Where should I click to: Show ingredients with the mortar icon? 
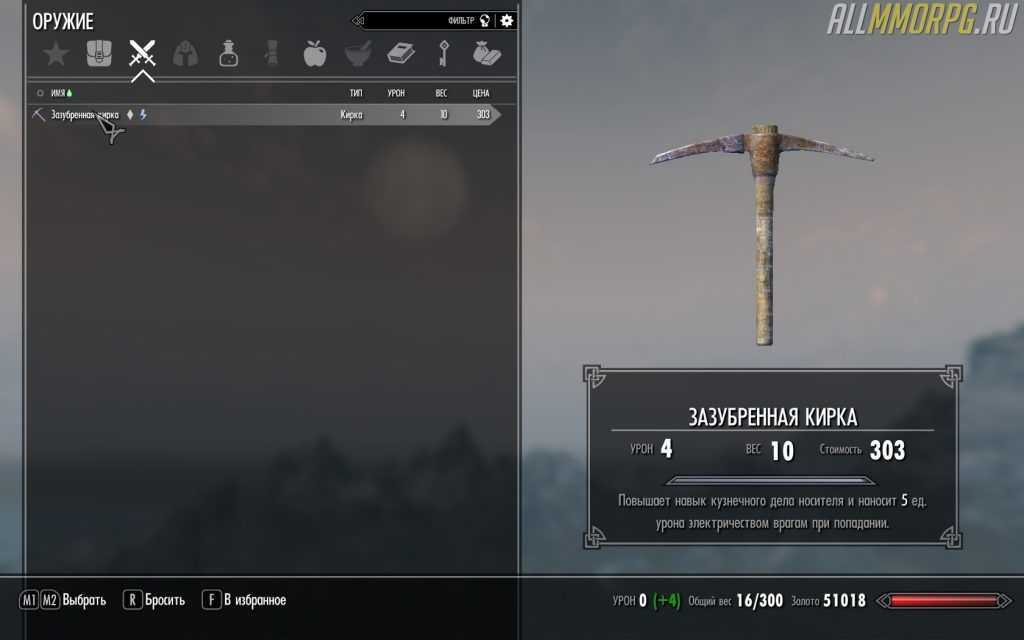pyautogui.click(x=357, y=53)
